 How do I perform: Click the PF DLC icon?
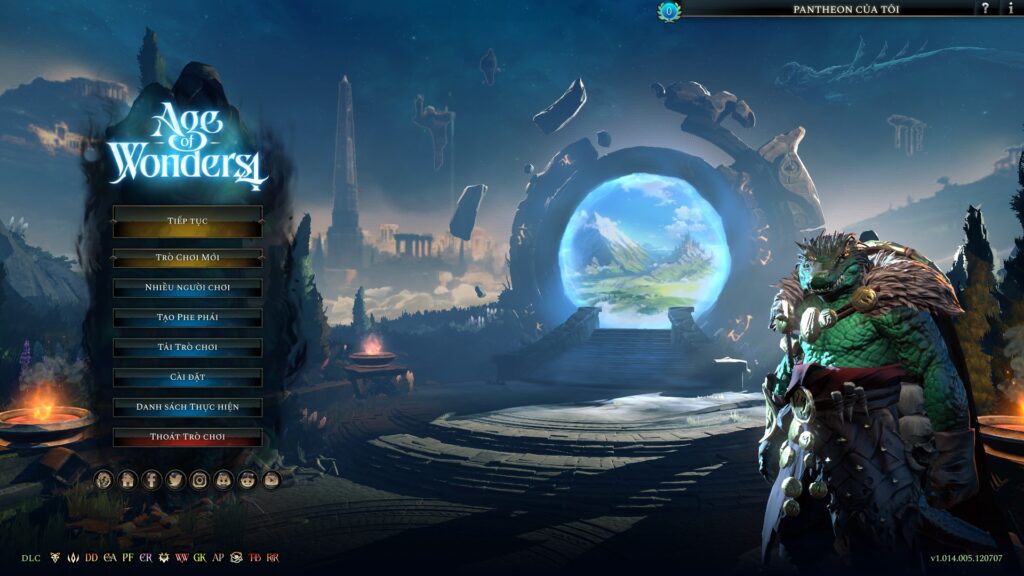pyautogui.click(x=128, y=557)
